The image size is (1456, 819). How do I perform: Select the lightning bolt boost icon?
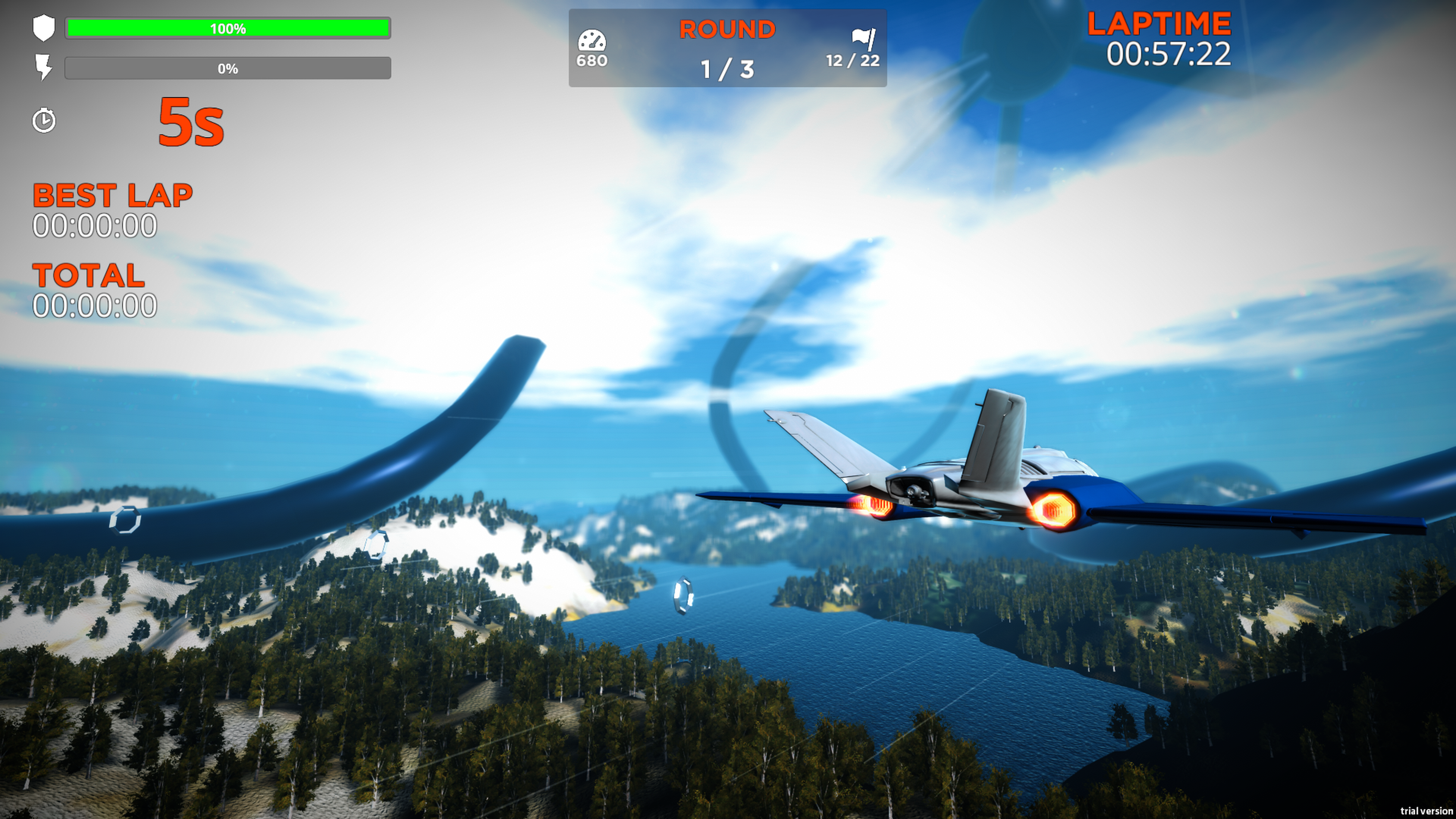point(44,67)
